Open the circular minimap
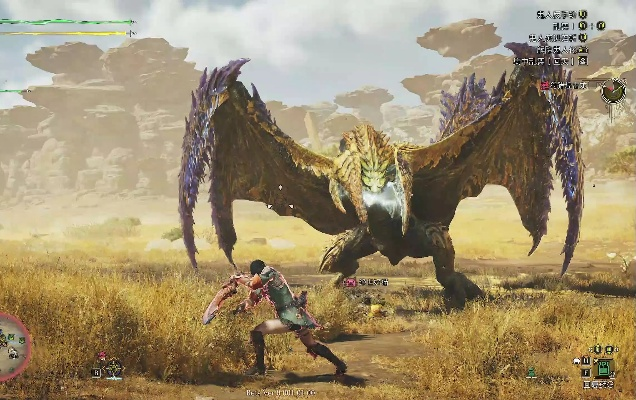This screenshot has width=636, height=400. [10, 347]
